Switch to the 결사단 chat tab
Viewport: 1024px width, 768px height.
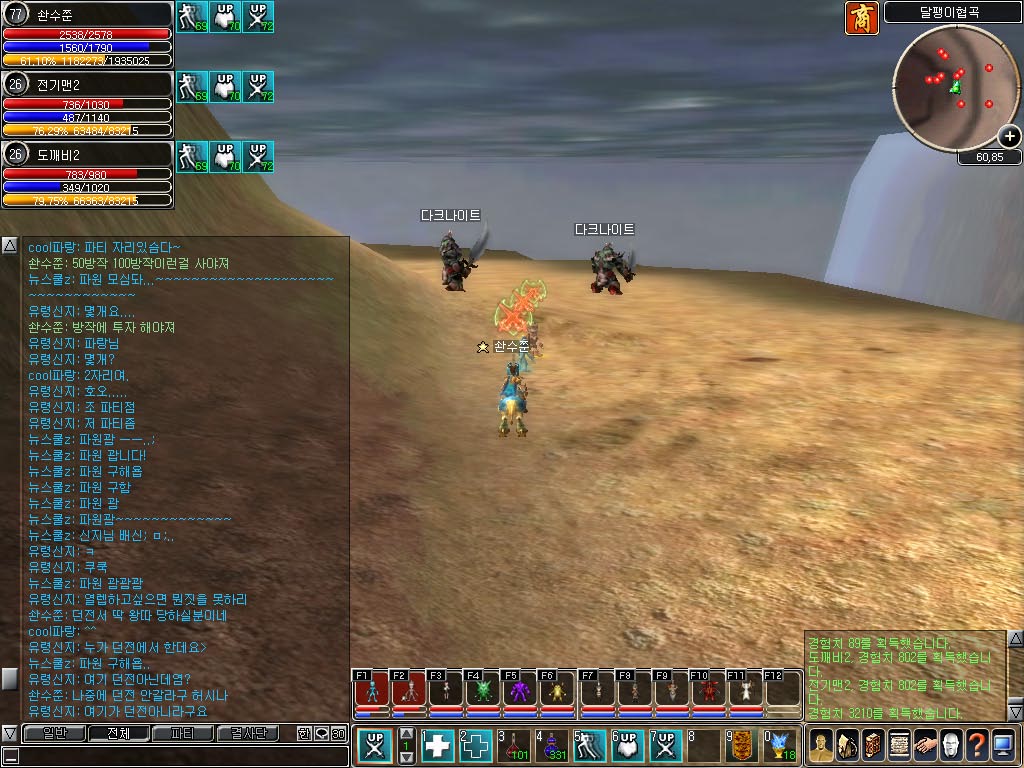click(x=249, y=733)
